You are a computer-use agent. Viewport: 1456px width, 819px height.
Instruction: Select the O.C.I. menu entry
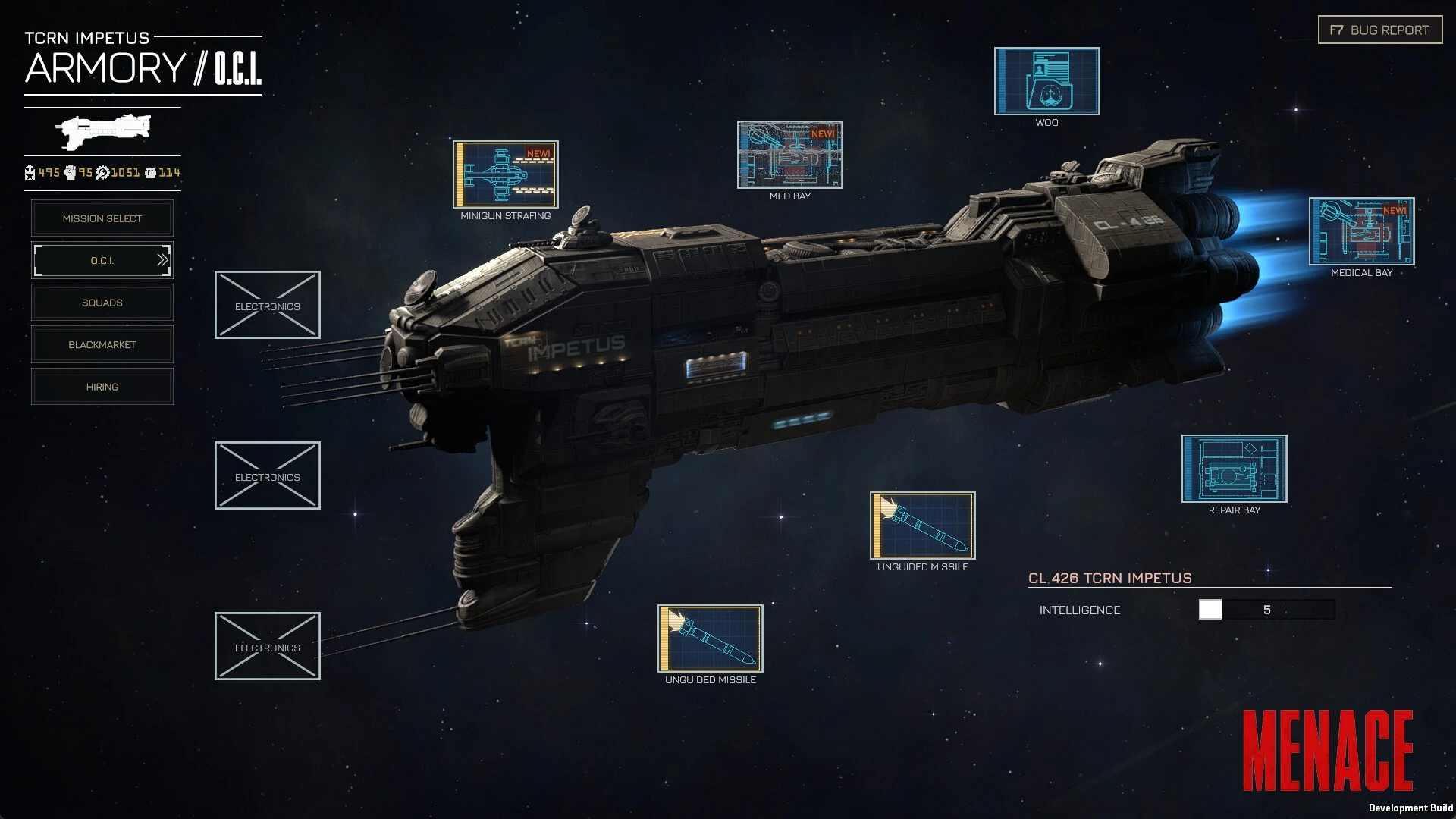click(x=102, y=261)
